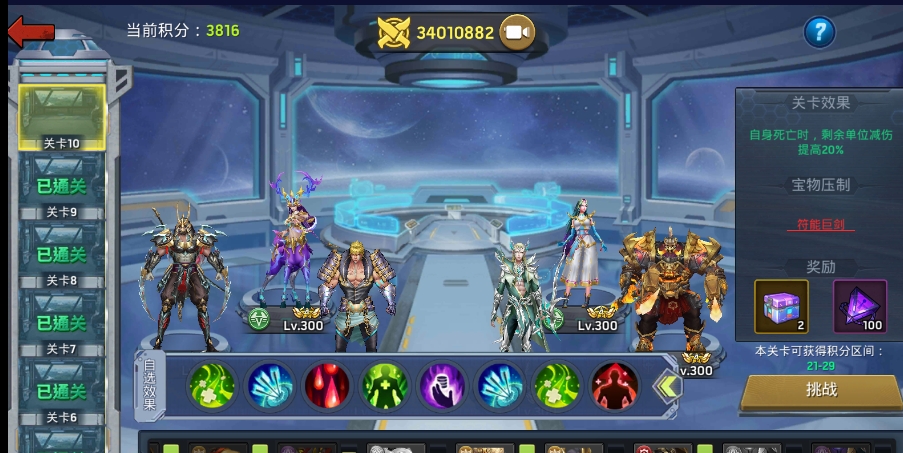Go back using the red arrow
903x453 pixels.
(30, 31)
